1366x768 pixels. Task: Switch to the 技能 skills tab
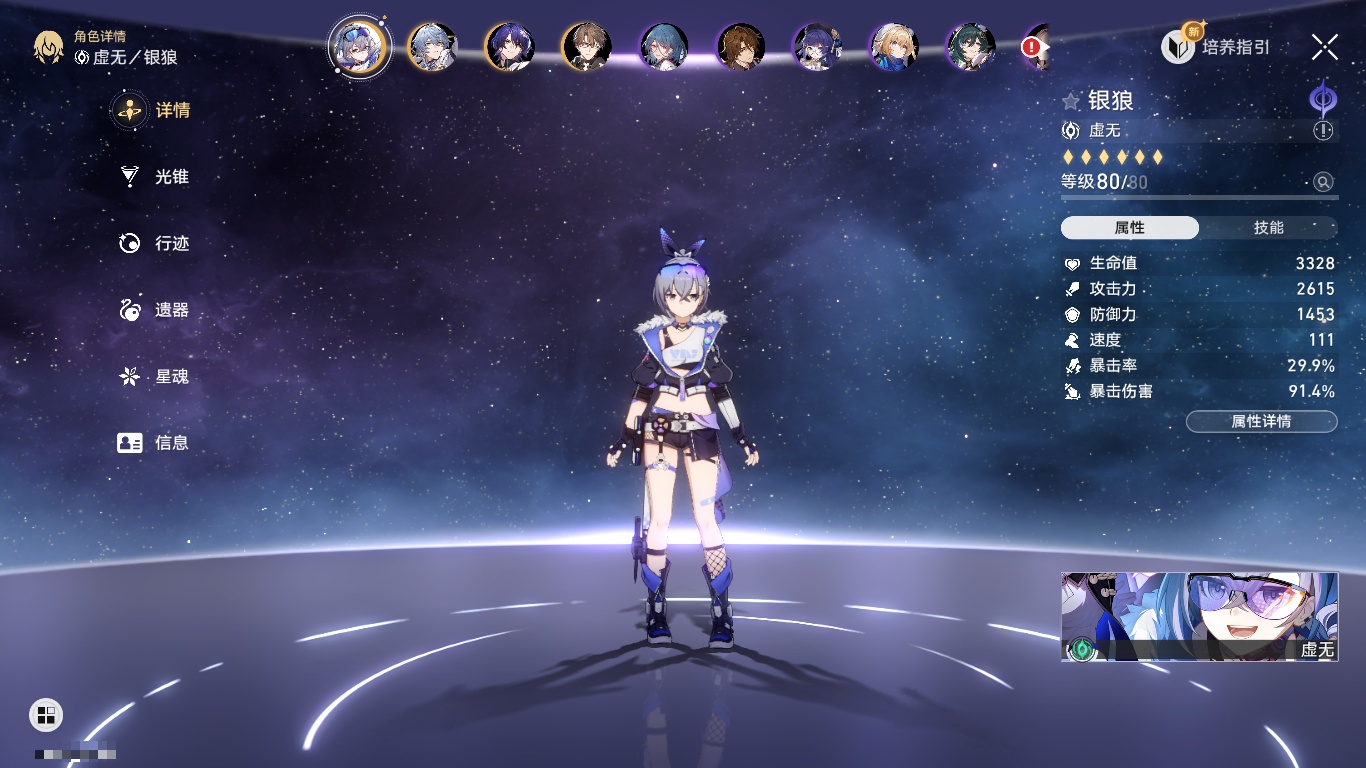[1268, 228]
